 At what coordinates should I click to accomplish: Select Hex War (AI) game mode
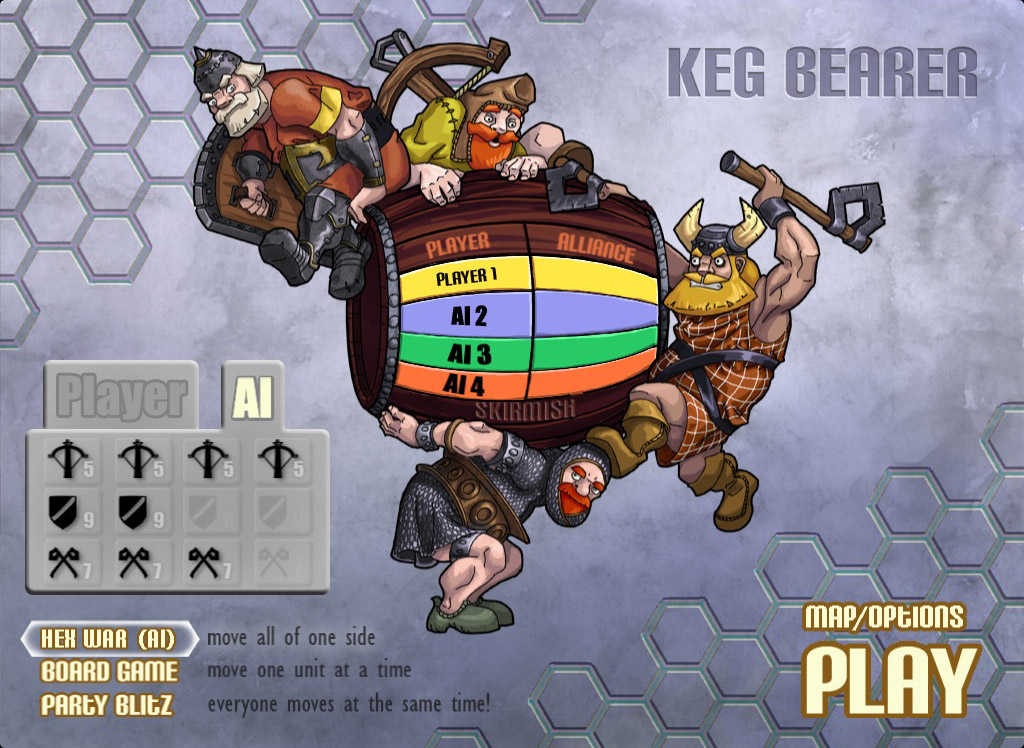pyautogui.click(x=108, y=638)
